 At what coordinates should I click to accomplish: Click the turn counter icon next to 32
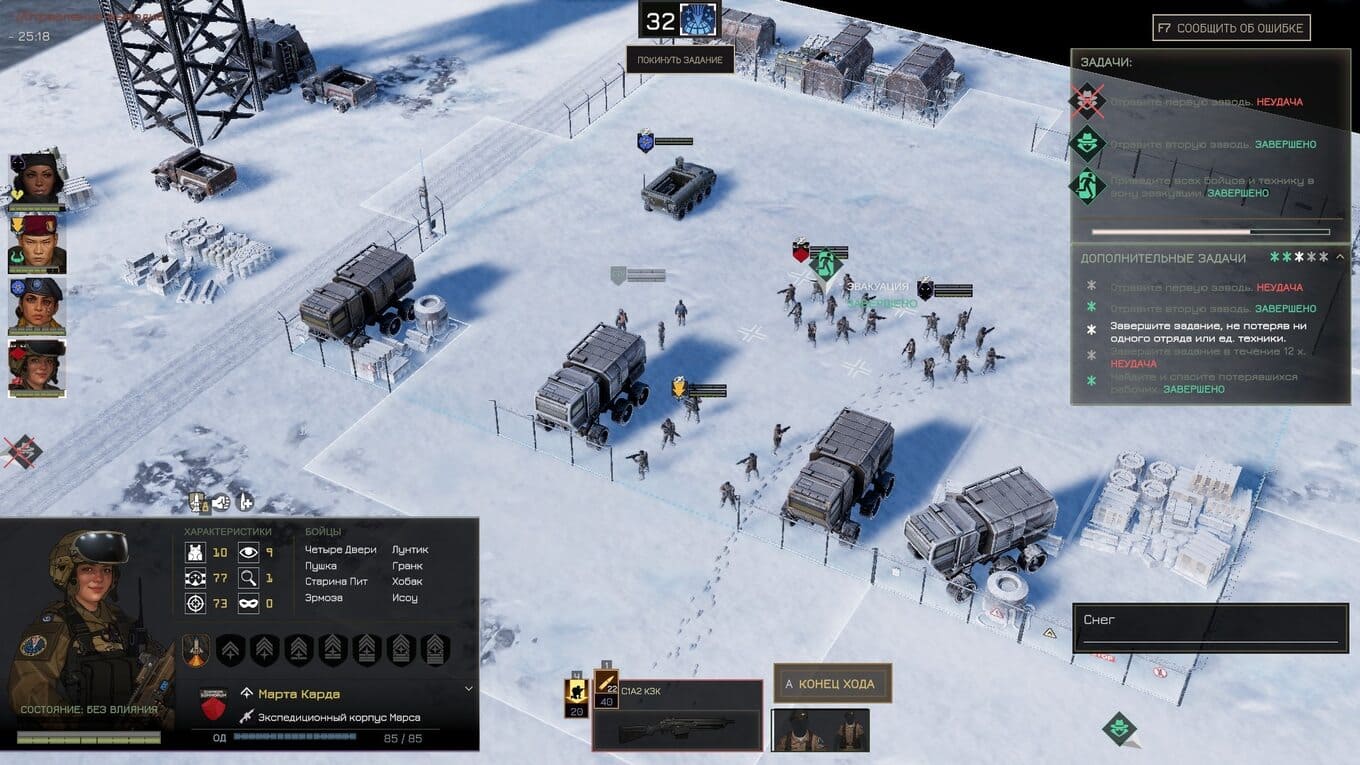[699, 20]
